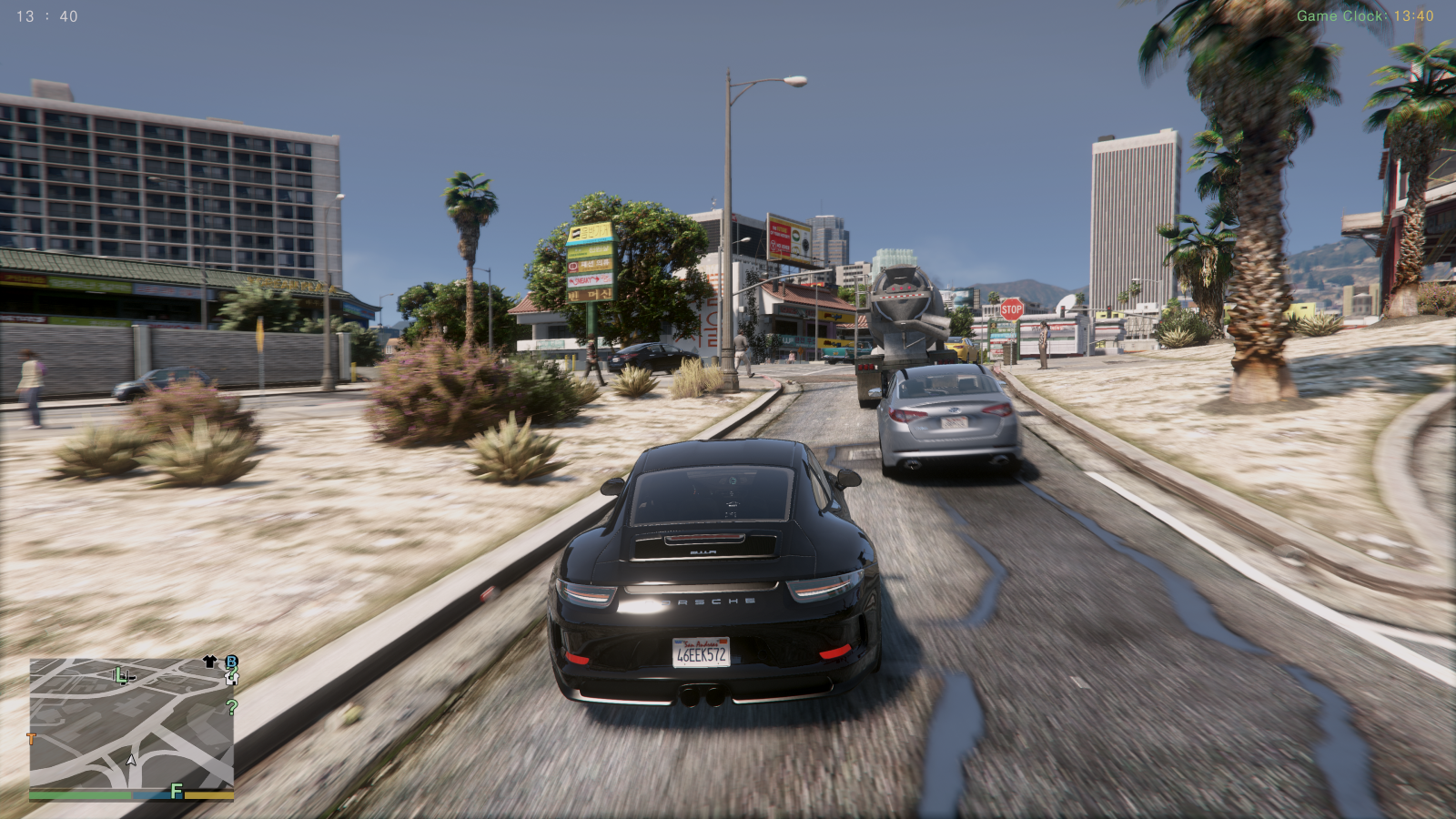Screen dimensions: 1456x819
Task: Click the red STOP sign beside the road
Action: click(x=1012, y=309)
